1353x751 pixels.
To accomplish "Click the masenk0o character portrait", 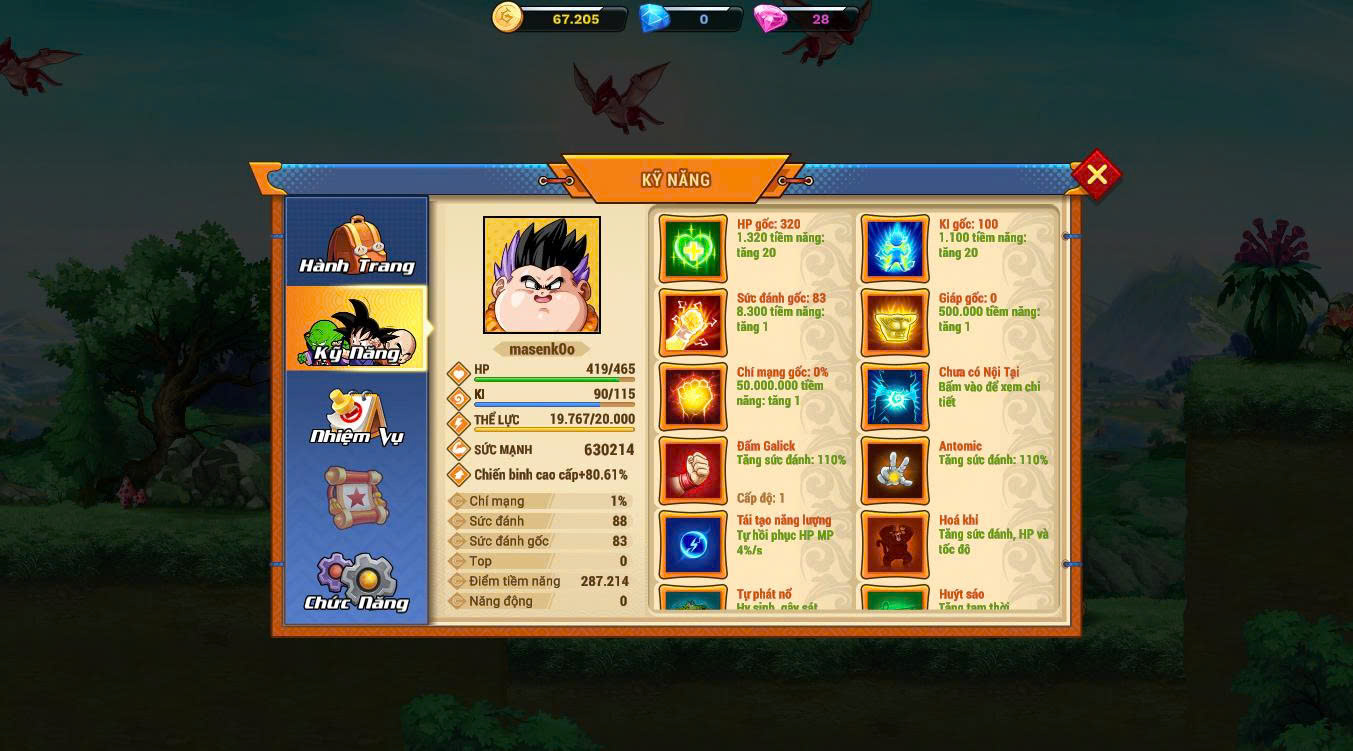I will click(542, 275).
